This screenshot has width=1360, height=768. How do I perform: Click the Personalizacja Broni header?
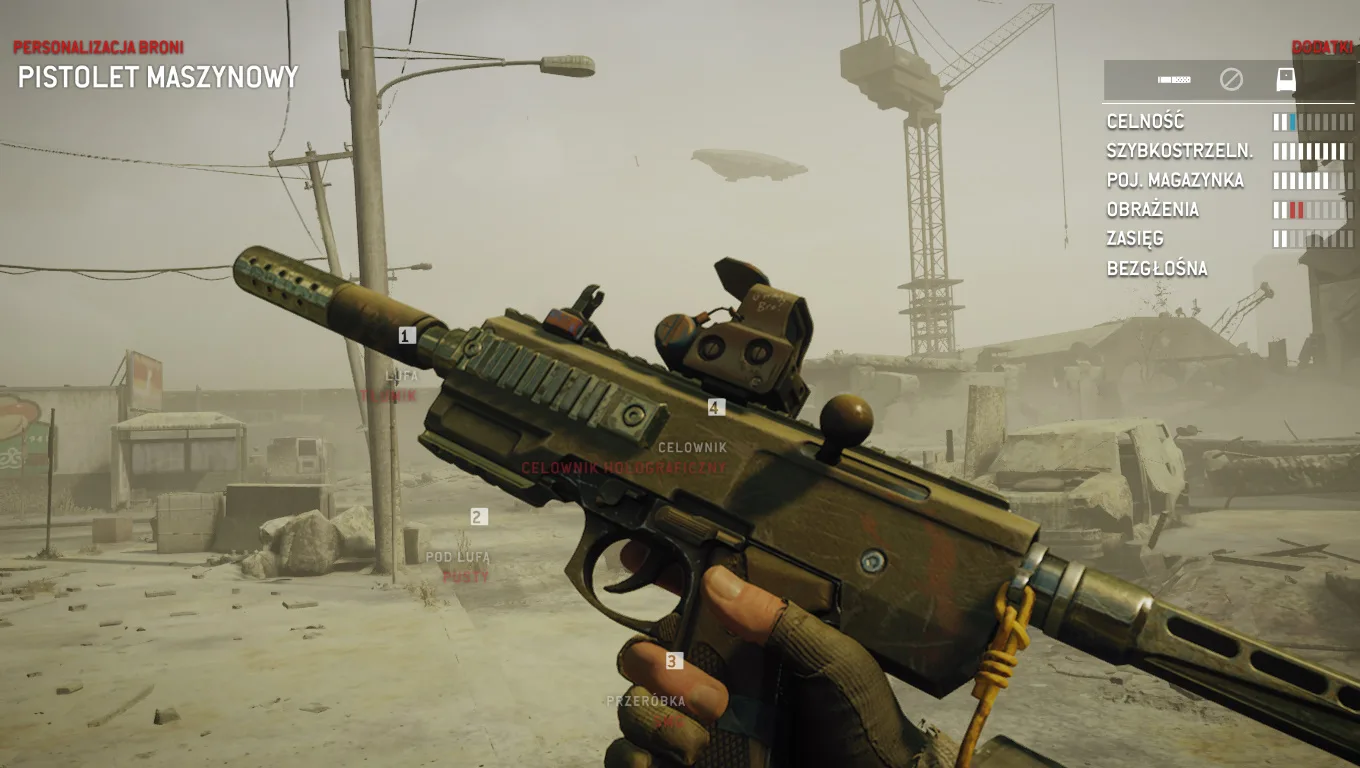pos(98,44)
